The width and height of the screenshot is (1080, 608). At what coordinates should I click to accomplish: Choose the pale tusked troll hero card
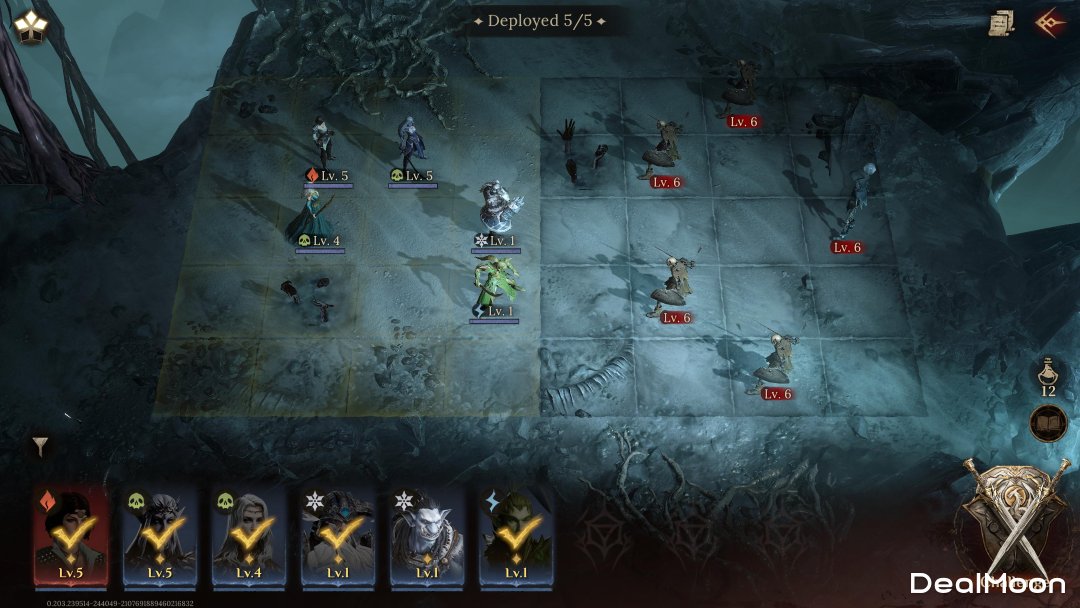tap(427, 537)
